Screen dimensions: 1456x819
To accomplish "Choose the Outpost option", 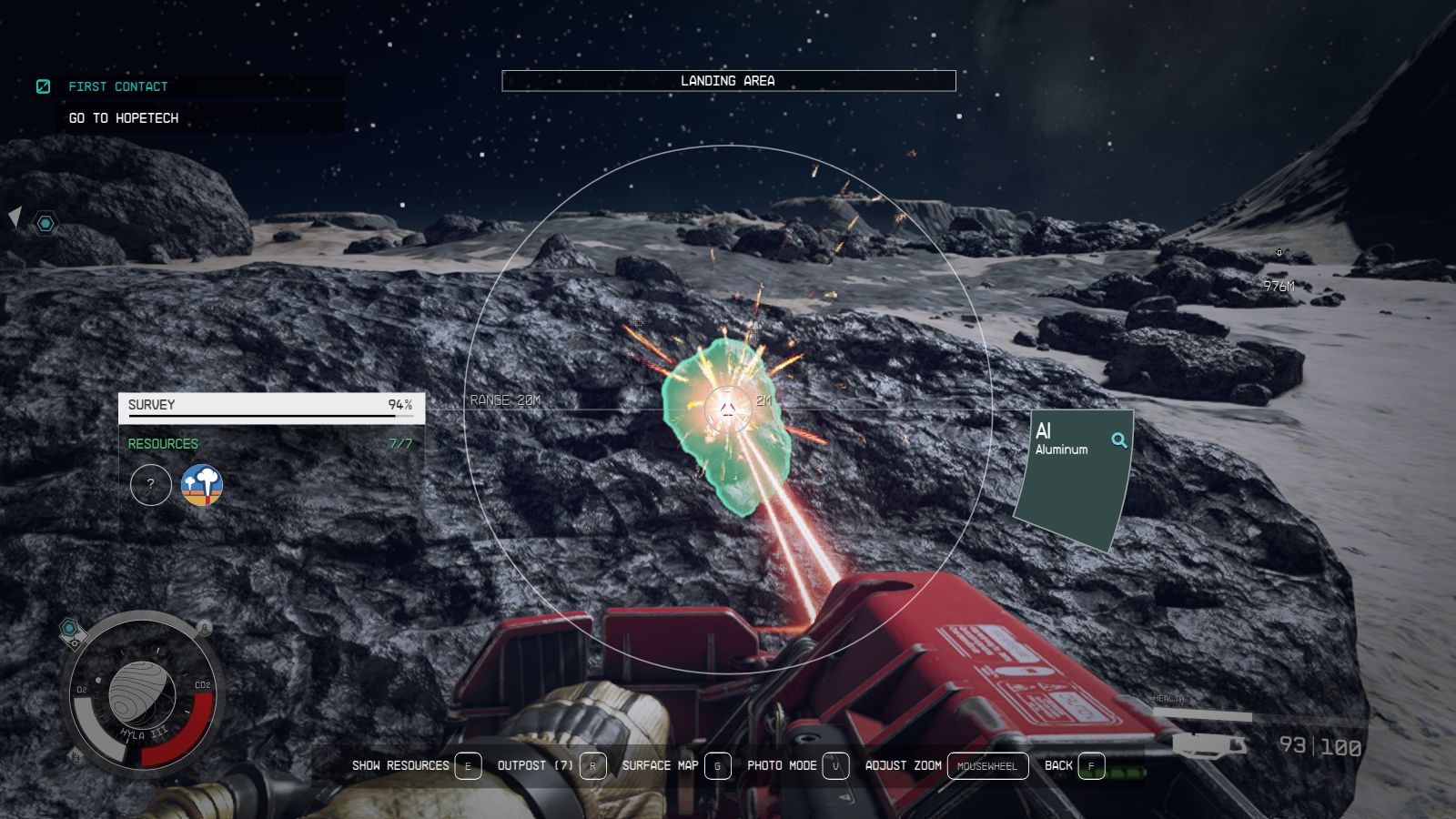I will (x=551, y=765).
